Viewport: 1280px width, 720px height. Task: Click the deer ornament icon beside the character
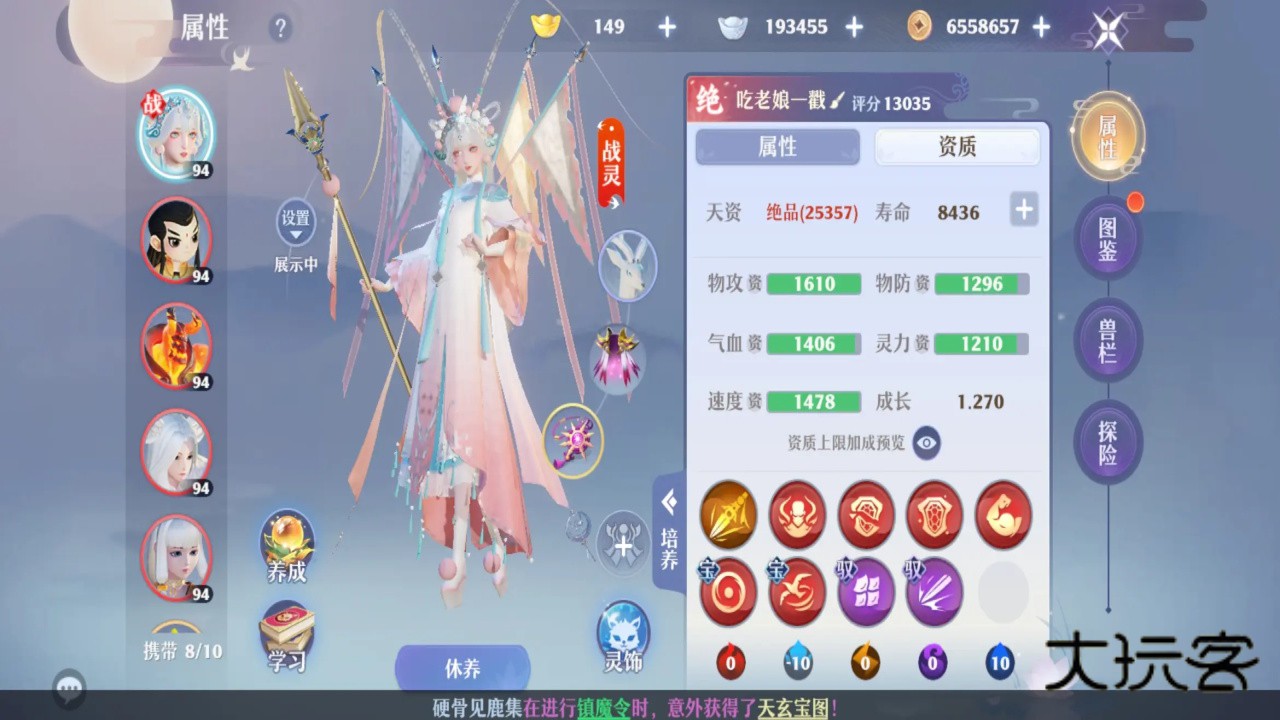coord(627,266)
